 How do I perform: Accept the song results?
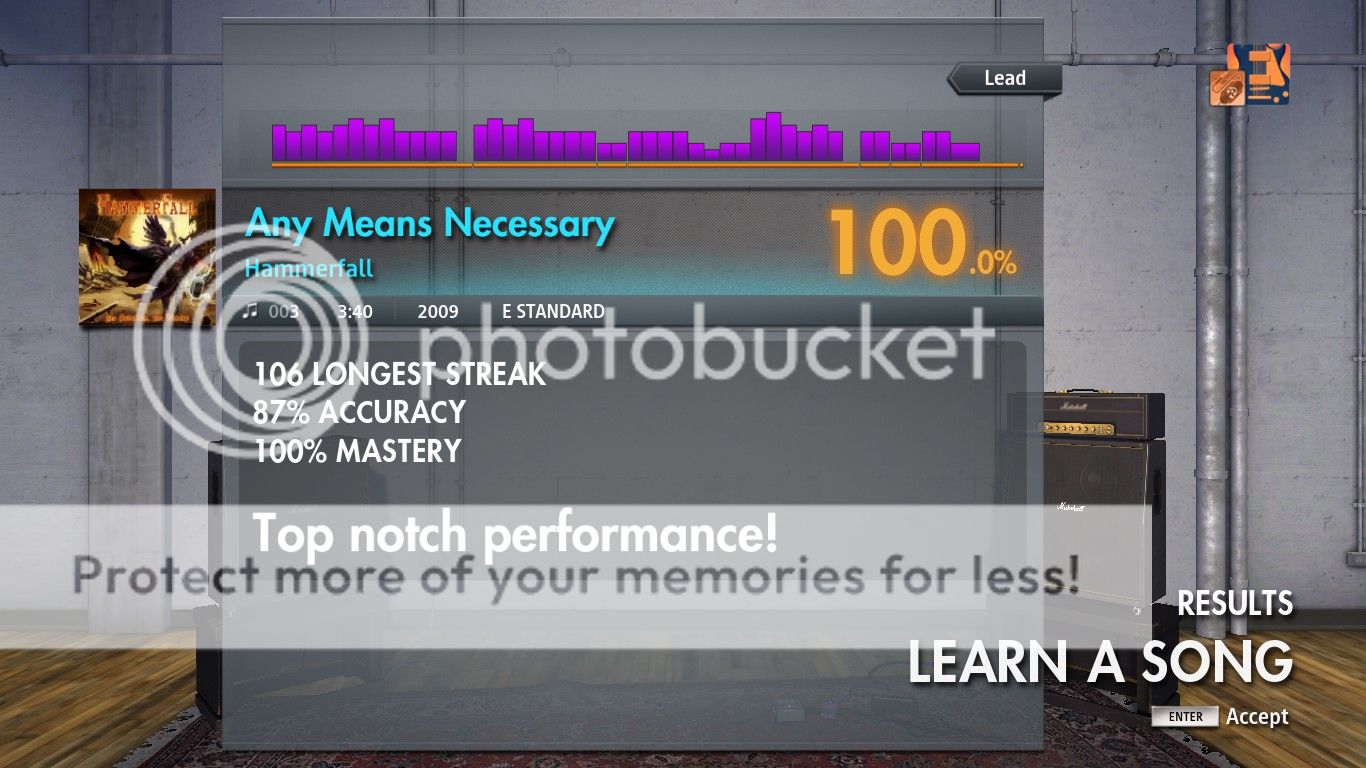(x=1220, y=716)
